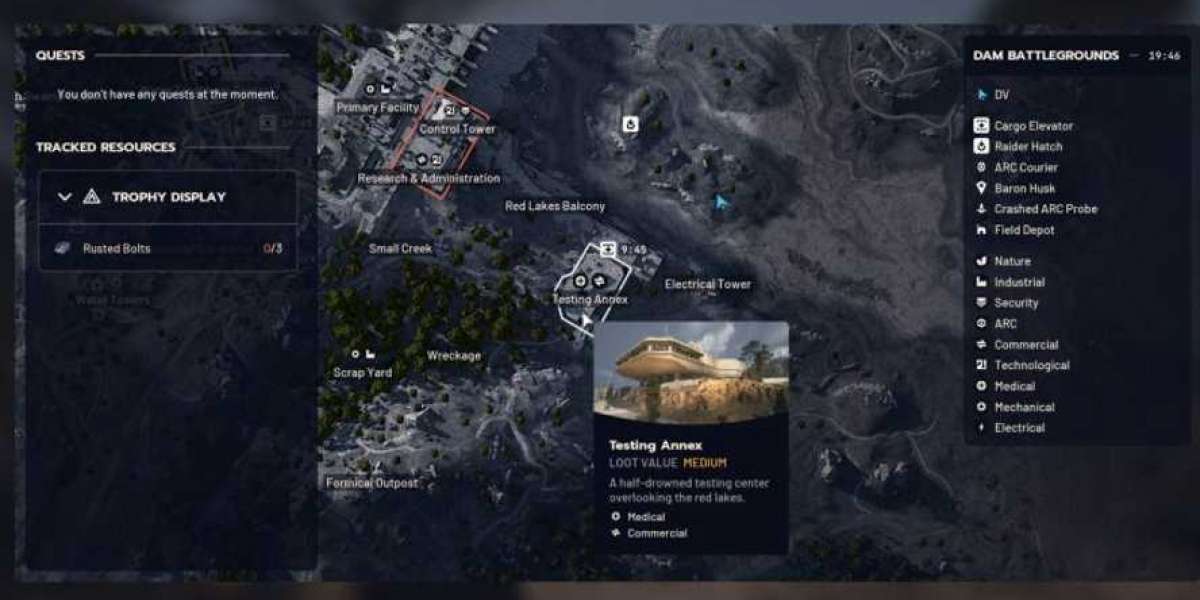Toggle Raider Hatch legend entry
1200x600 pixels.
(1028, 147)
